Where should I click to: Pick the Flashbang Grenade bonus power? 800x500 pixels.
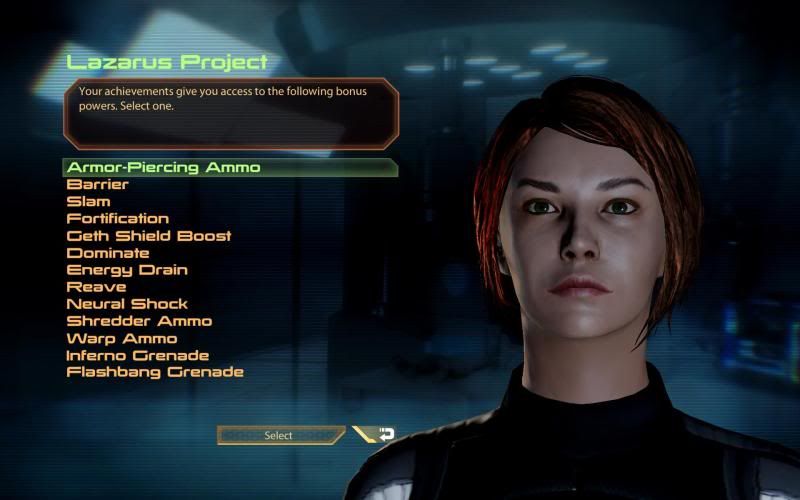[x=155, y=372]
